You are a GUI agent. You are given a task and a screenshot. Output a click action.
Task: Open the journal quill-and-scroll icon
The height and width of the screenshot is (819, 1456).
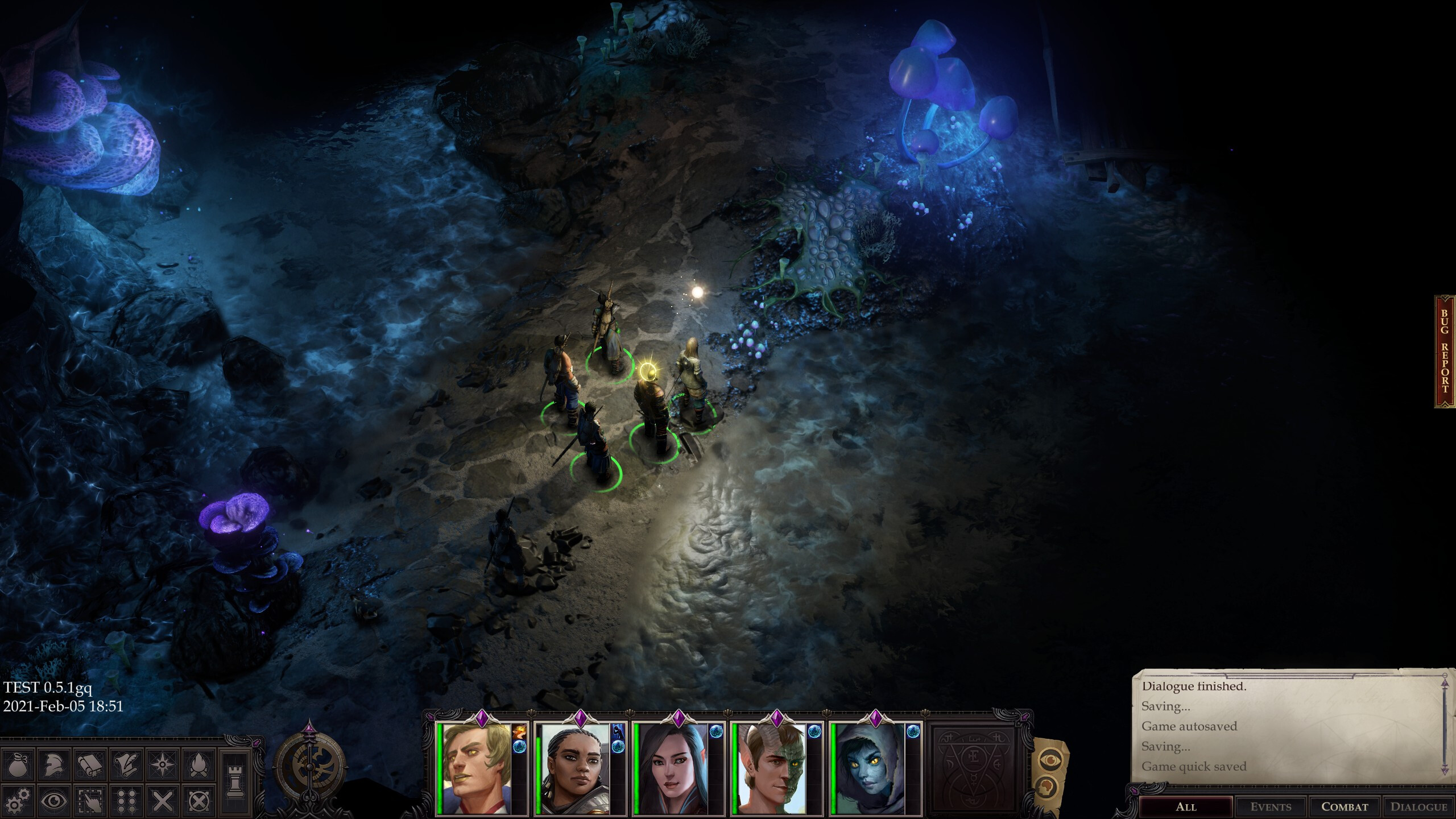127,764
